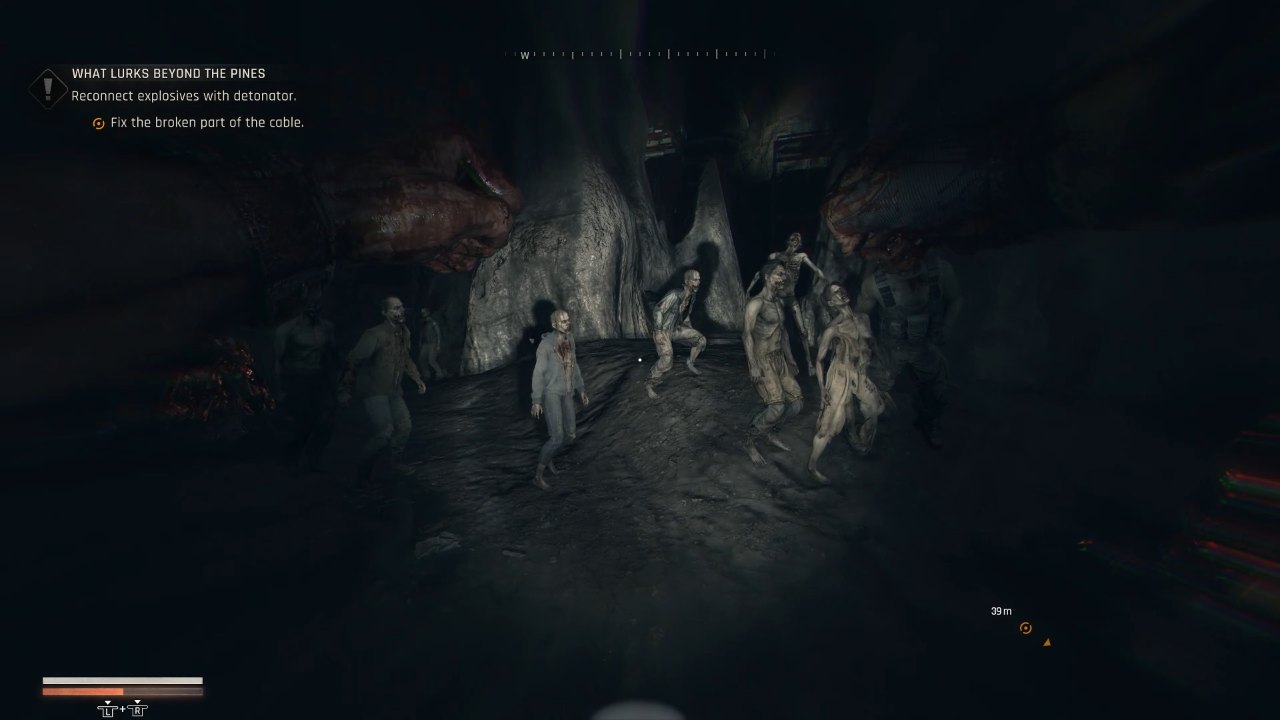1280x720 pixels.
Task: Select the orange triangle elevation indicator
Action: [1046, 644]
